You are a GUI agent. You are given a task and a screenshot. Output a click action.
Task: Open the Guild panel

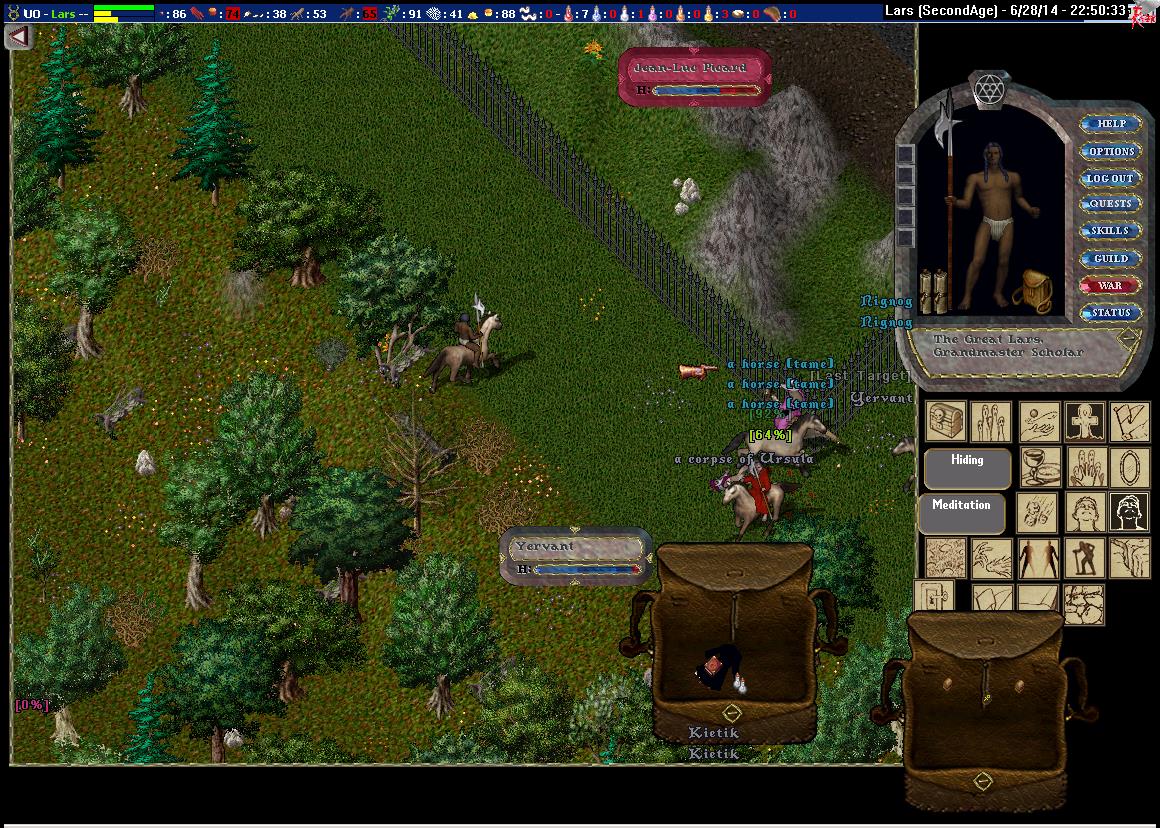1110,258
